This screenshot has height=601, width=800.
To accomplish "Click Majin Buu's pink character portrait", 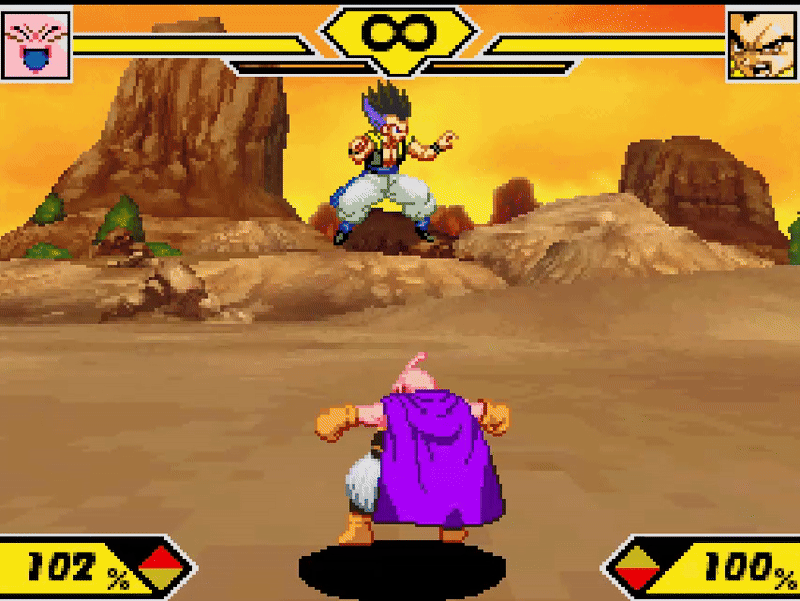I will (36, 44).
